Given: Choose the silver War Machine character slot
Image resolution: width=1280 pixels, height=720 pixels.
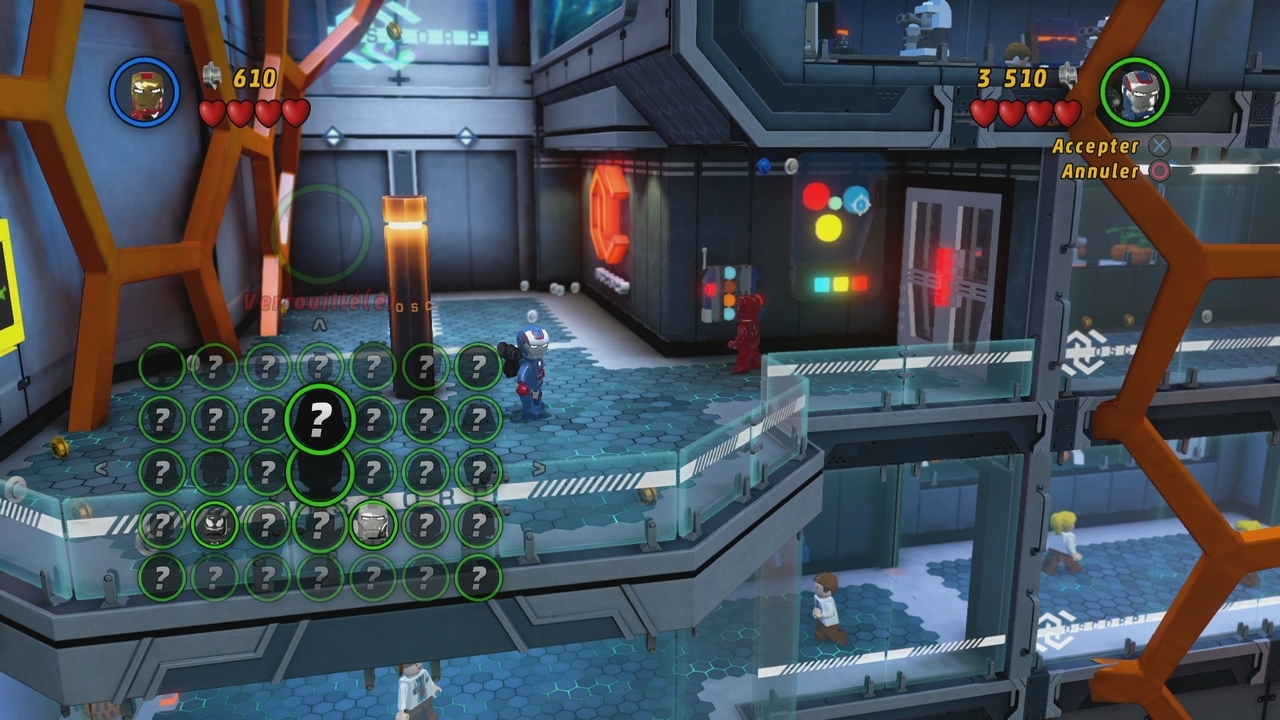Looking at the screenshot, I should pos(373,524).
